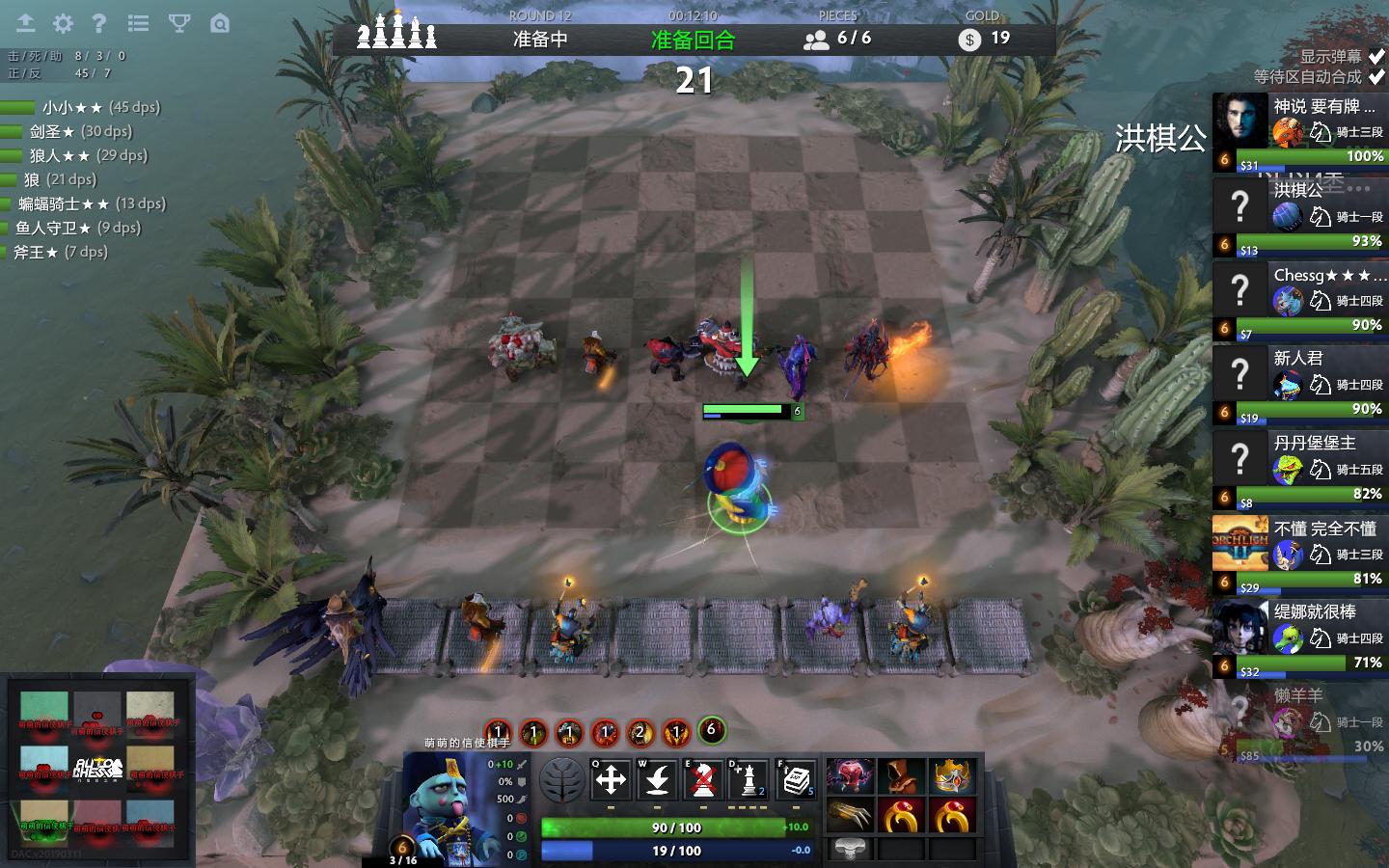The height and width of the screenshot is (868, 1389).
Task: Select player 丹丹堡堡主 in the scoreboard
Action: (1299, 470)
